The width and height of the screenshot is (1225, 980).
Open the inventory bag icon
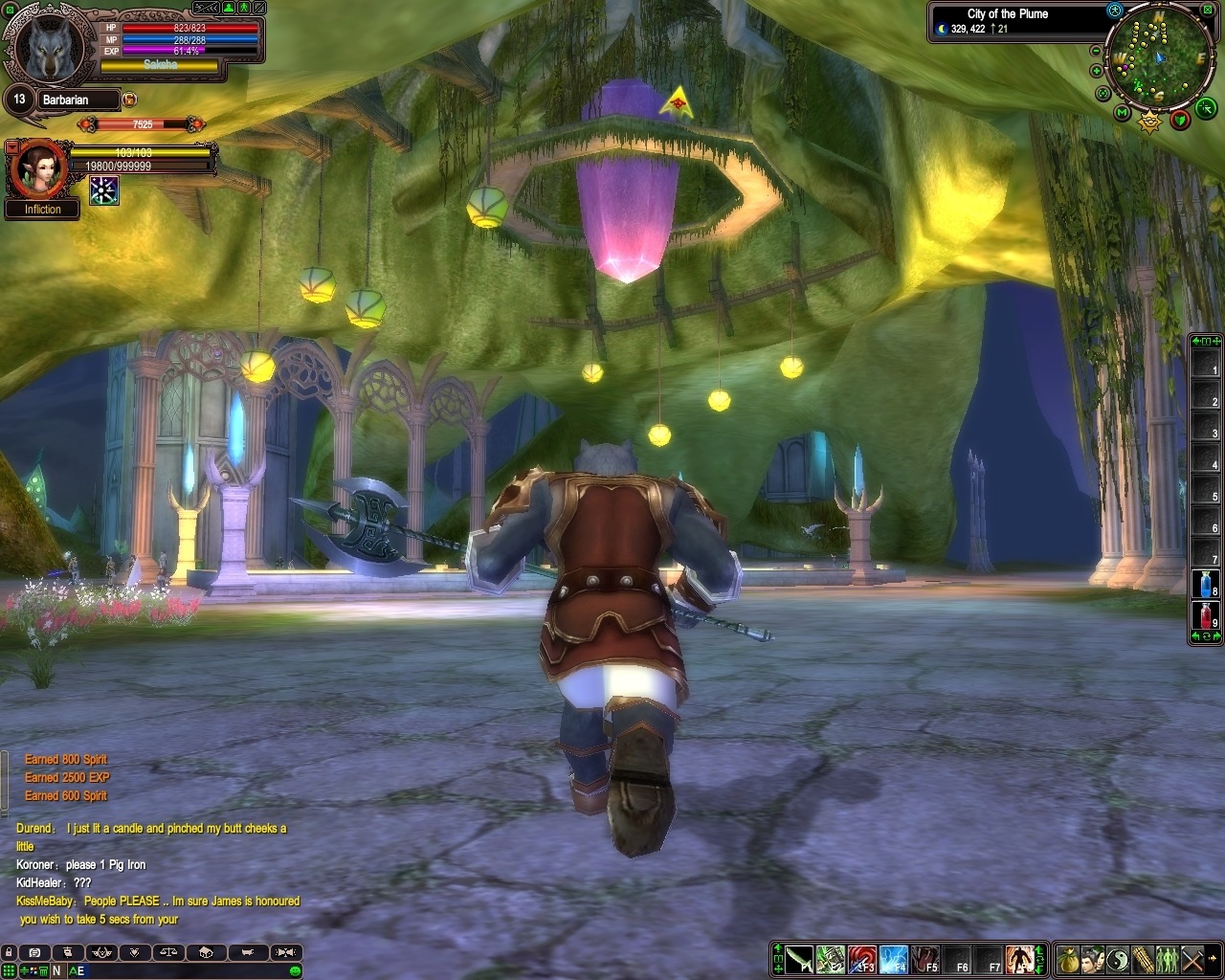1067,958
